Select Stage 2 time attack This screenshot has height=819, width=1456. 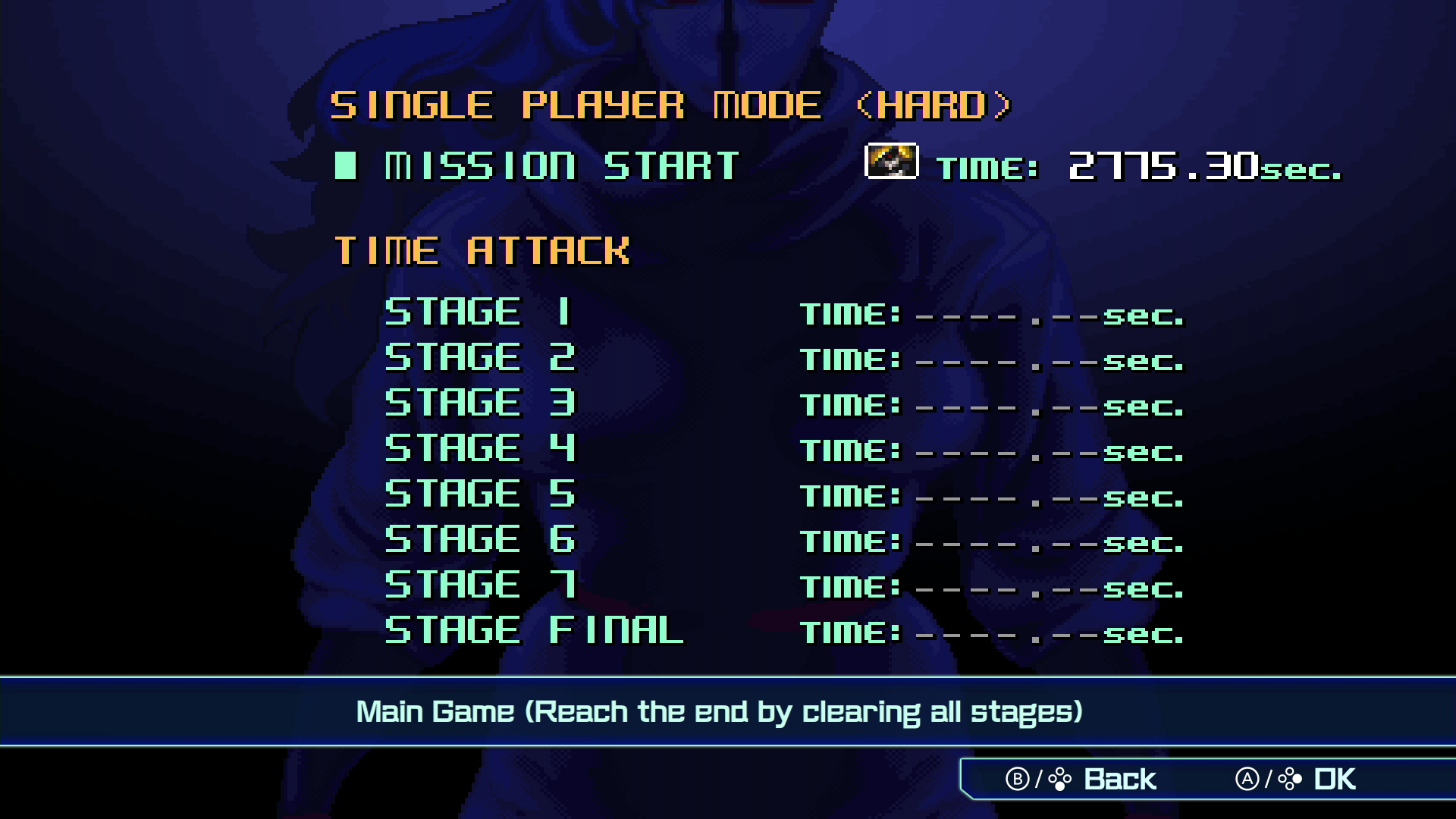pos(480,357)
